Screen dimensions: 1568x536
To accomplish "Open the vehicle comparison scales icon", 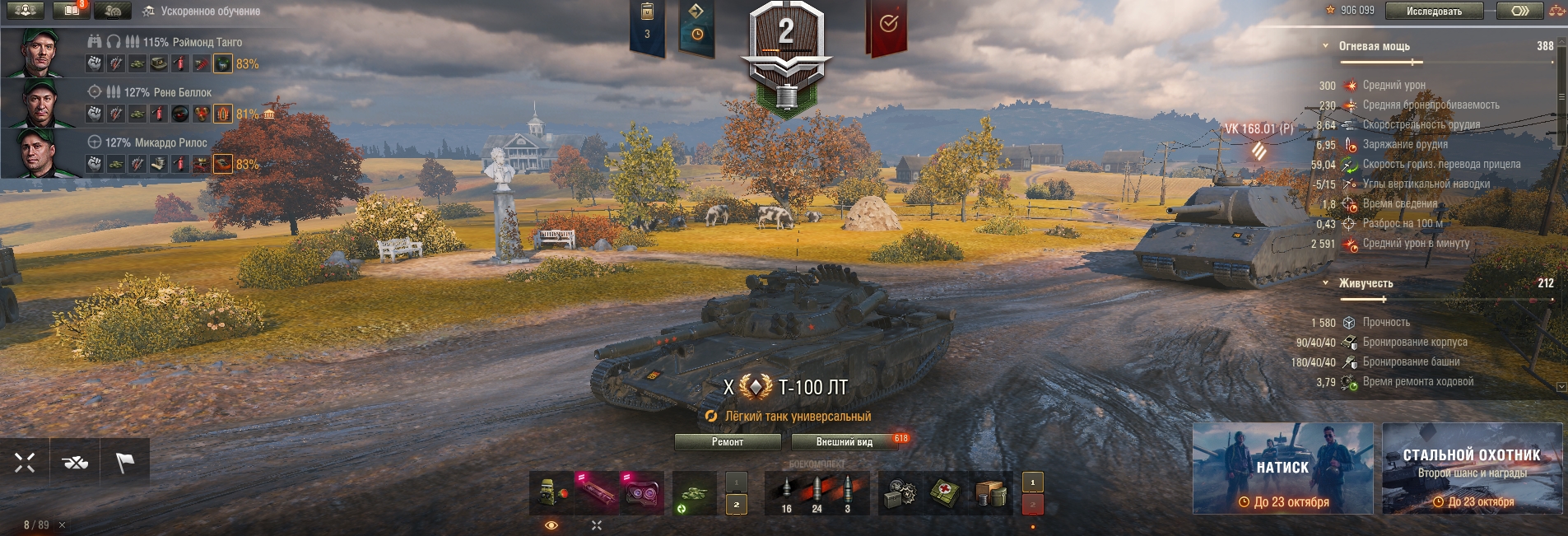I will (x=1556, y=11).
